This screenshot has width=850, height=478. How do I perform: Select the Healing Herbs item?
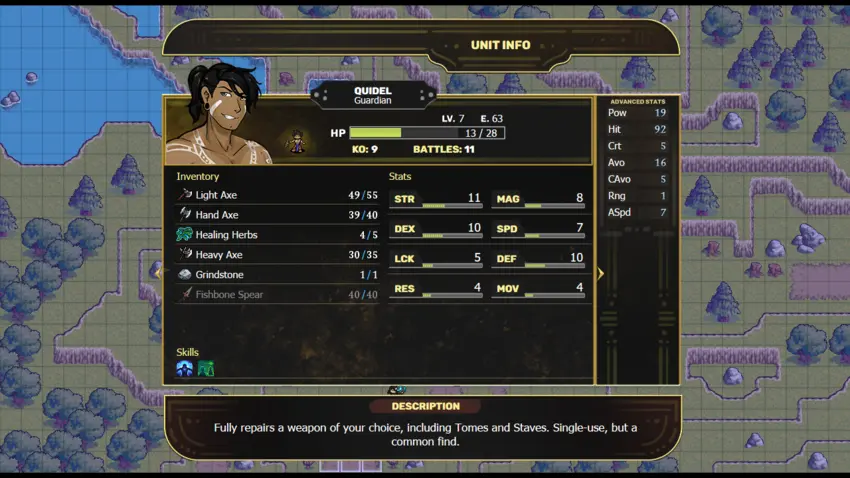coord(277,235)
